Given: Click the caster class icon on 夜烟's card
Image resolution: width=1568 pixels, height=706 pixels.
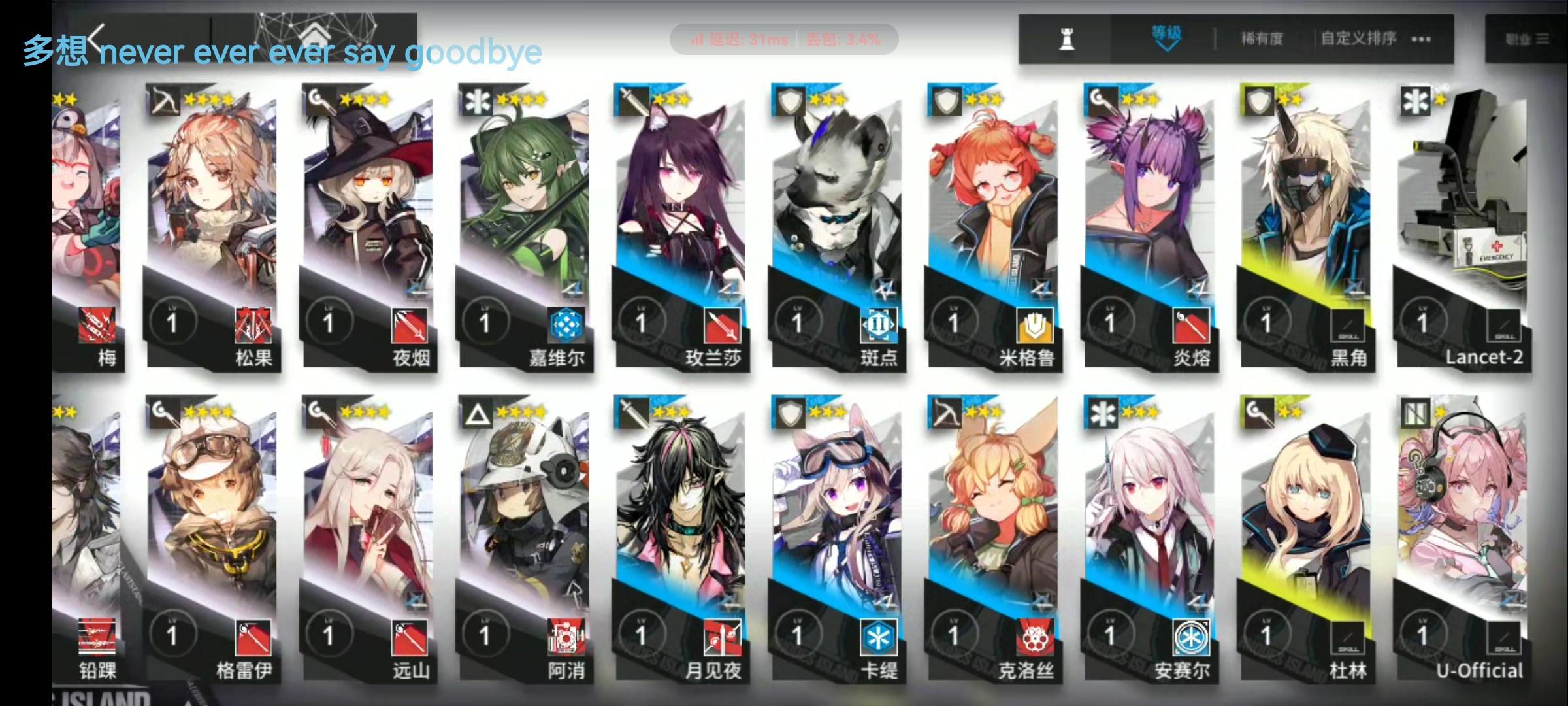Looking at the screenshot, I should click(318, 100).
